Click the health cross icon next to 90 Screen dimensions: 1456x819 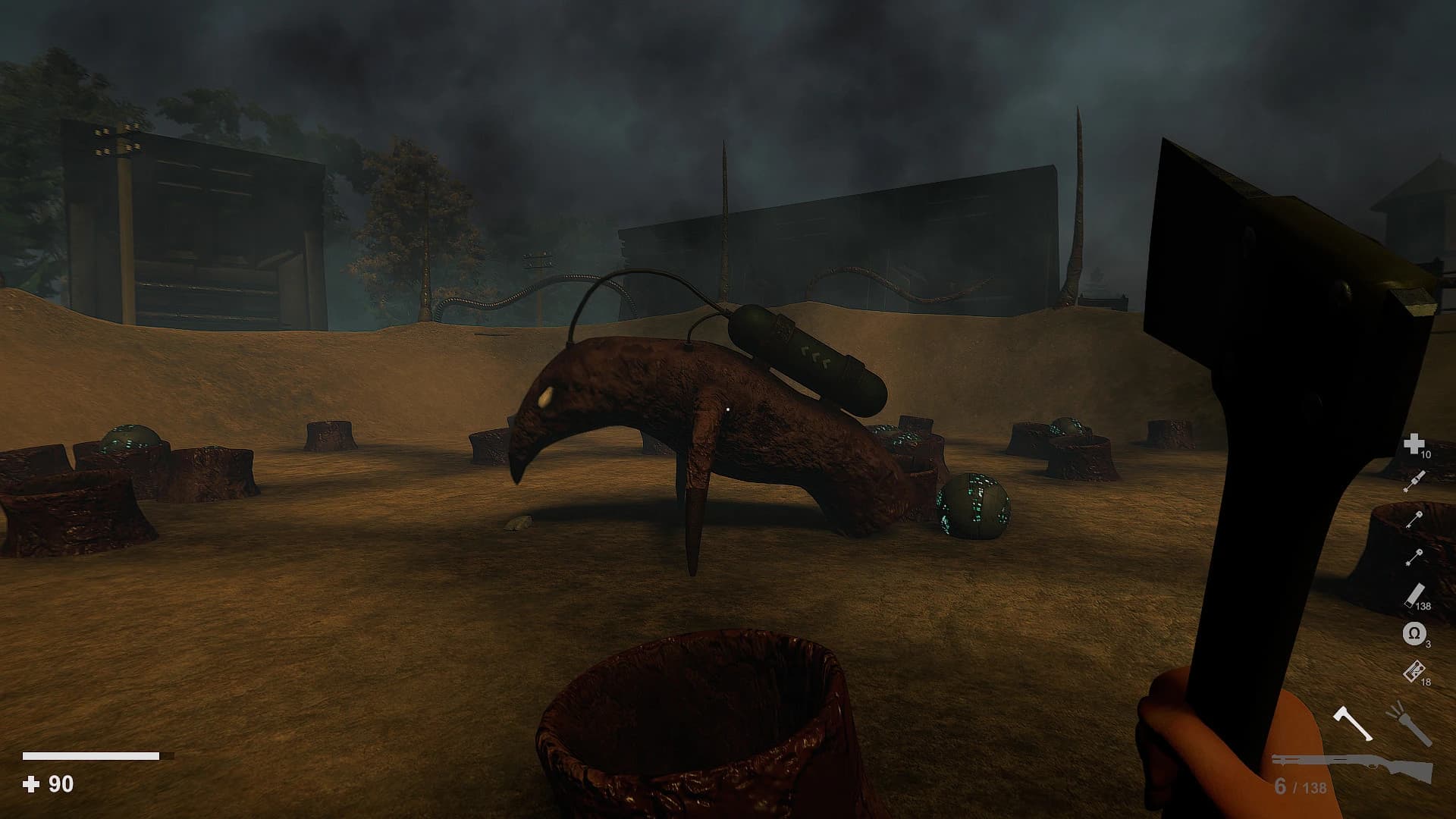(32, 783)
